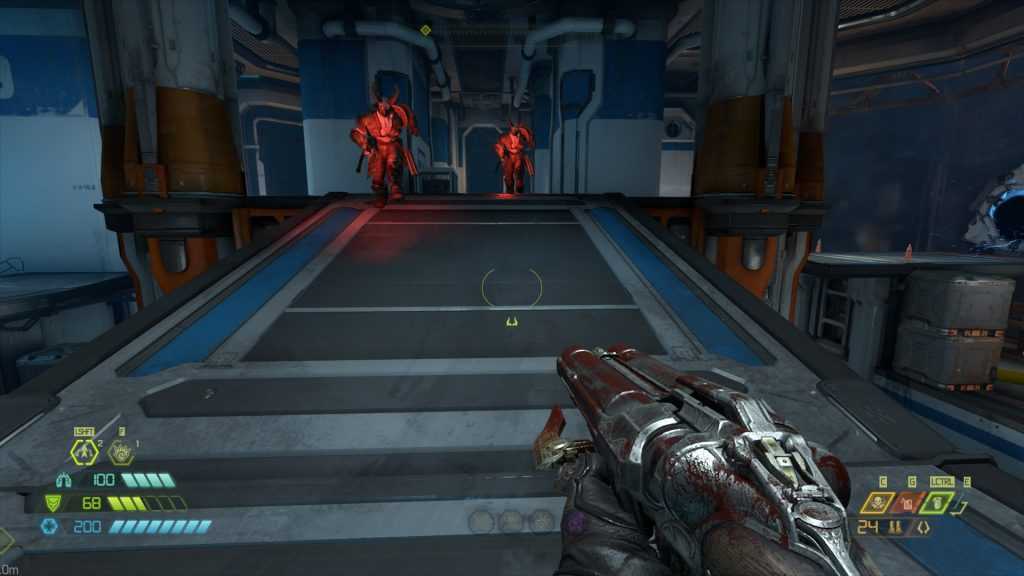Activate the green fist blood punch icon
Screen dimensions: 1024x576
pyautogui.click(x=937, y=501)
